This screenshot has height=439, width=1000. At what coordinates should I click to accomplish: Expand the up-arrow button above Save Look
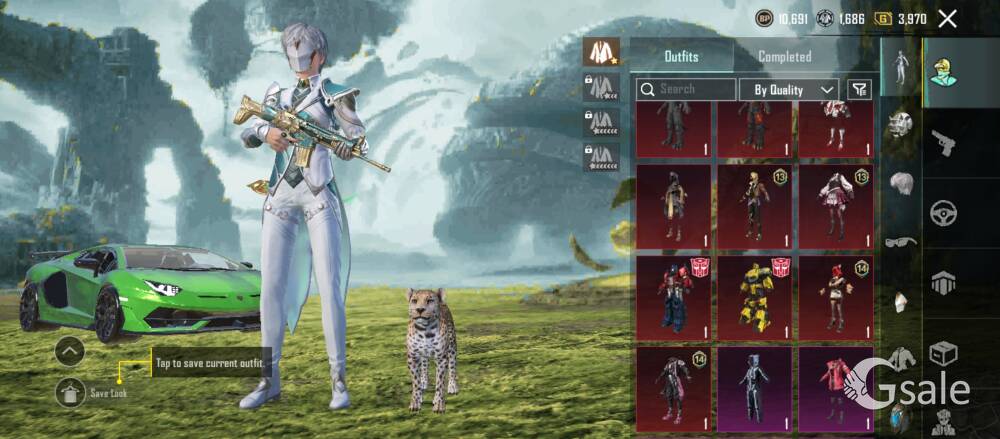pyautogui.click(x=70, y=351)
